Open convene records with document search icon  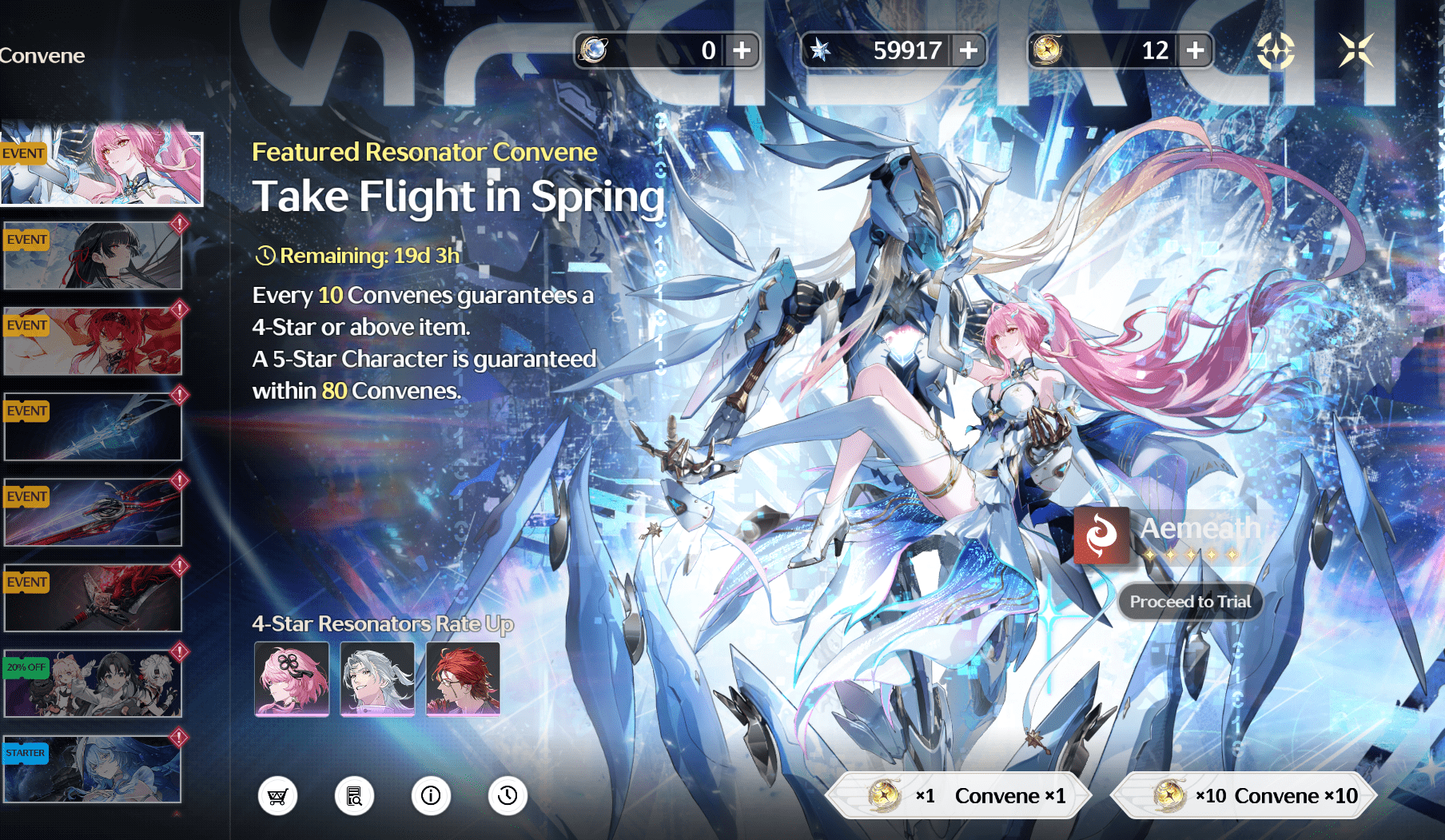tap(354, 795)
